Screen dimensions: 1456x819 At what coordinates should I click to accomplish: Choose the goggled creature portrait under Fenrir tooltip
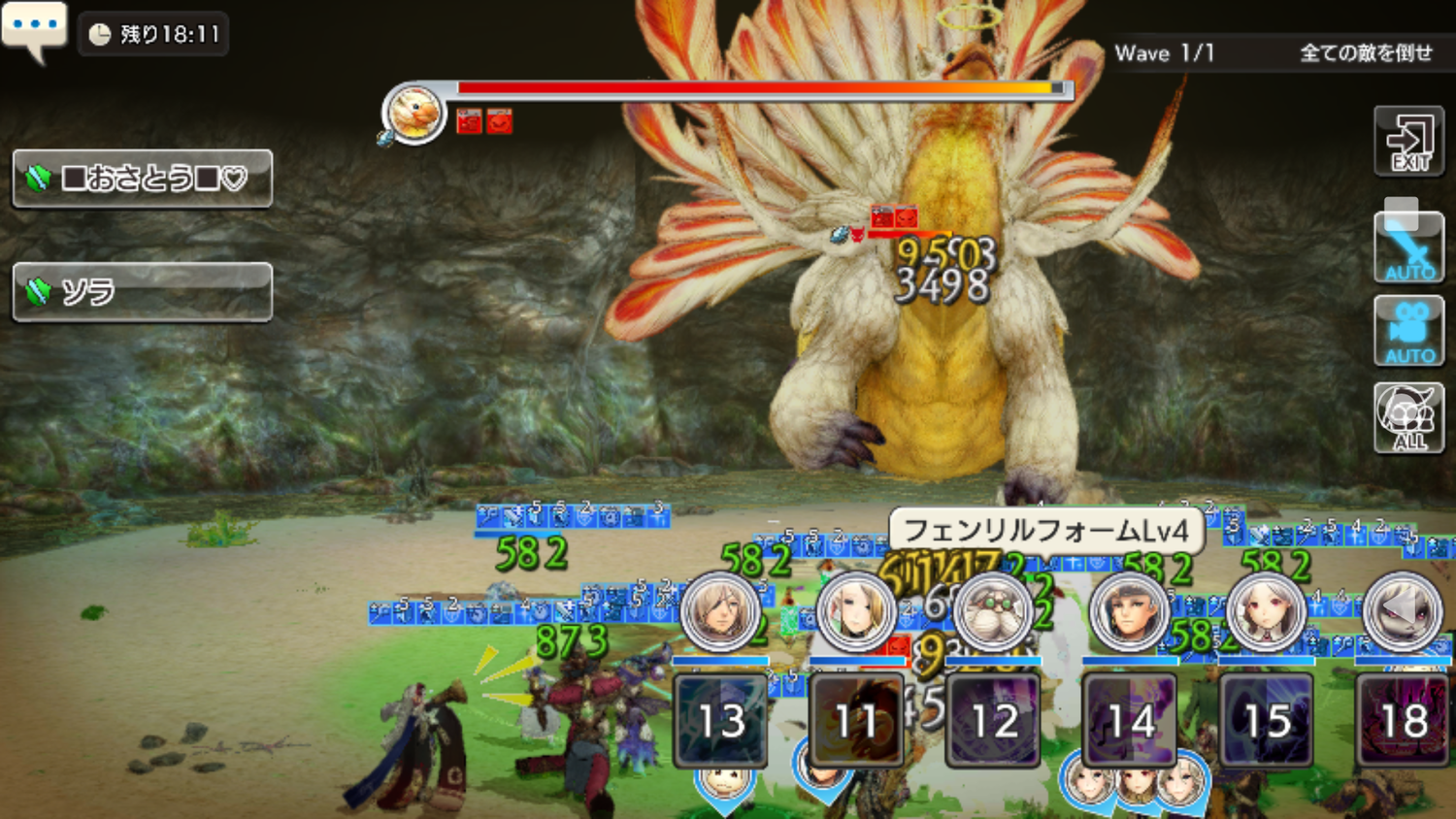(992, 611)
